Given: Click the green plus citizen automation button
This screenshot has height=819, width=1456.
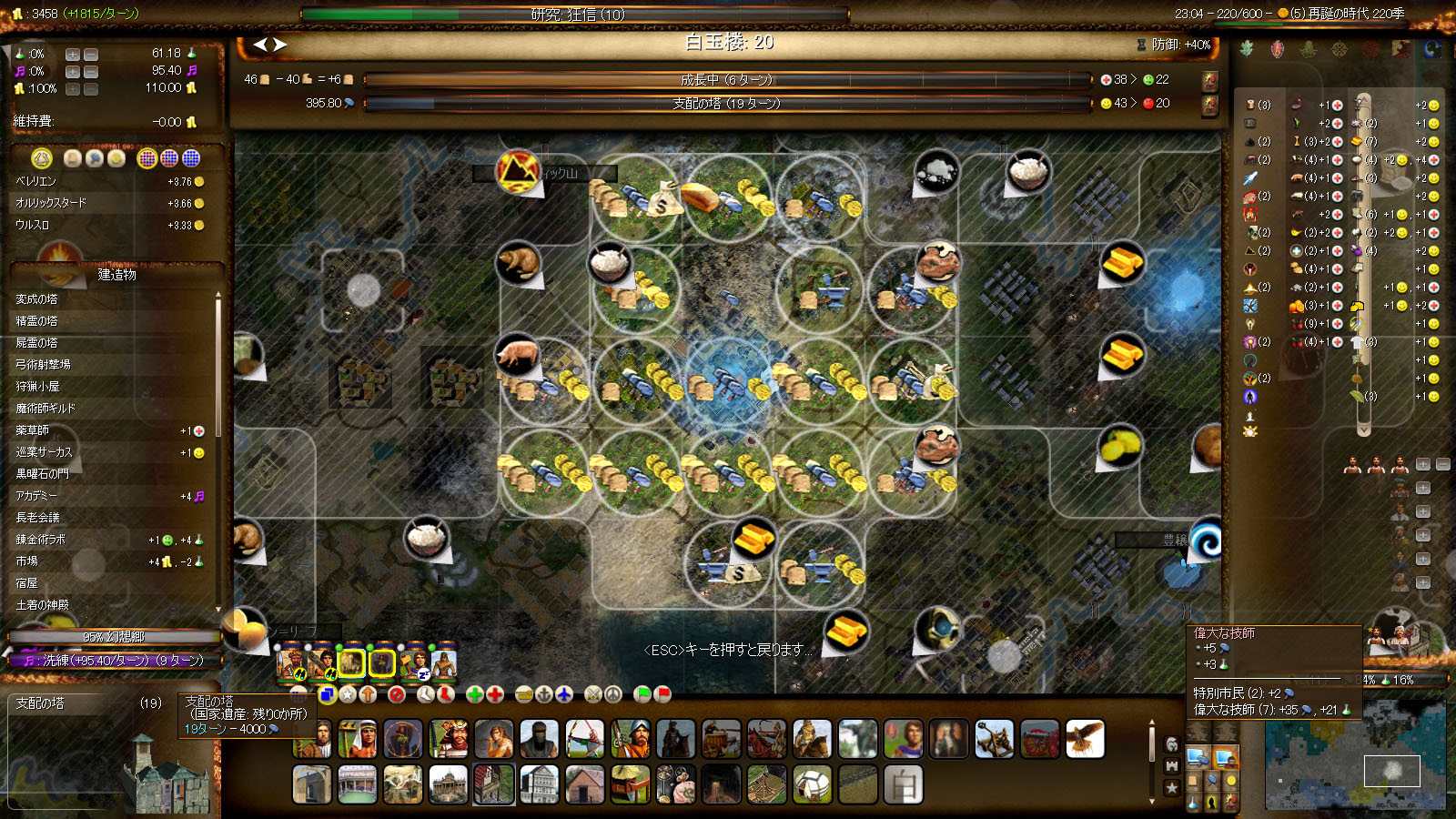Looking at the screenshot, I should 474,694.
